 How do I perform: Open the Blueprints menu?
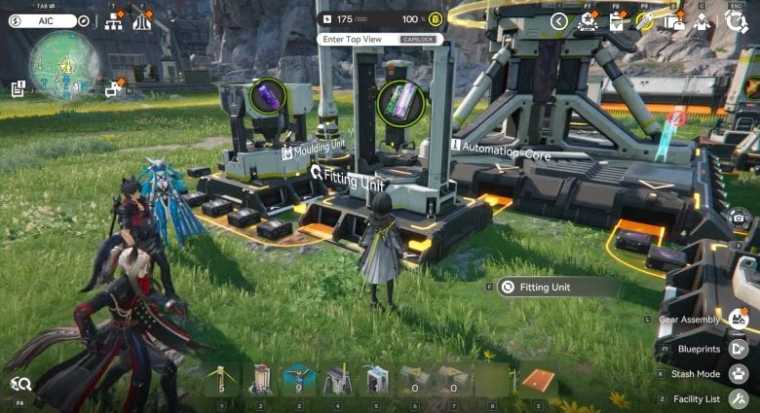click(738, 349)
